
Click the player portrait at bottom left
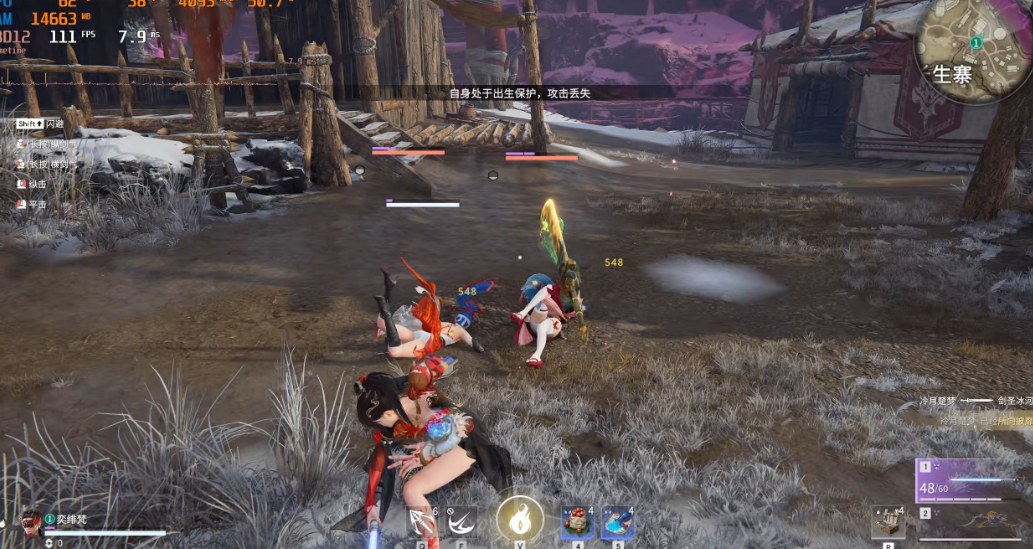(x=31, y=522)
